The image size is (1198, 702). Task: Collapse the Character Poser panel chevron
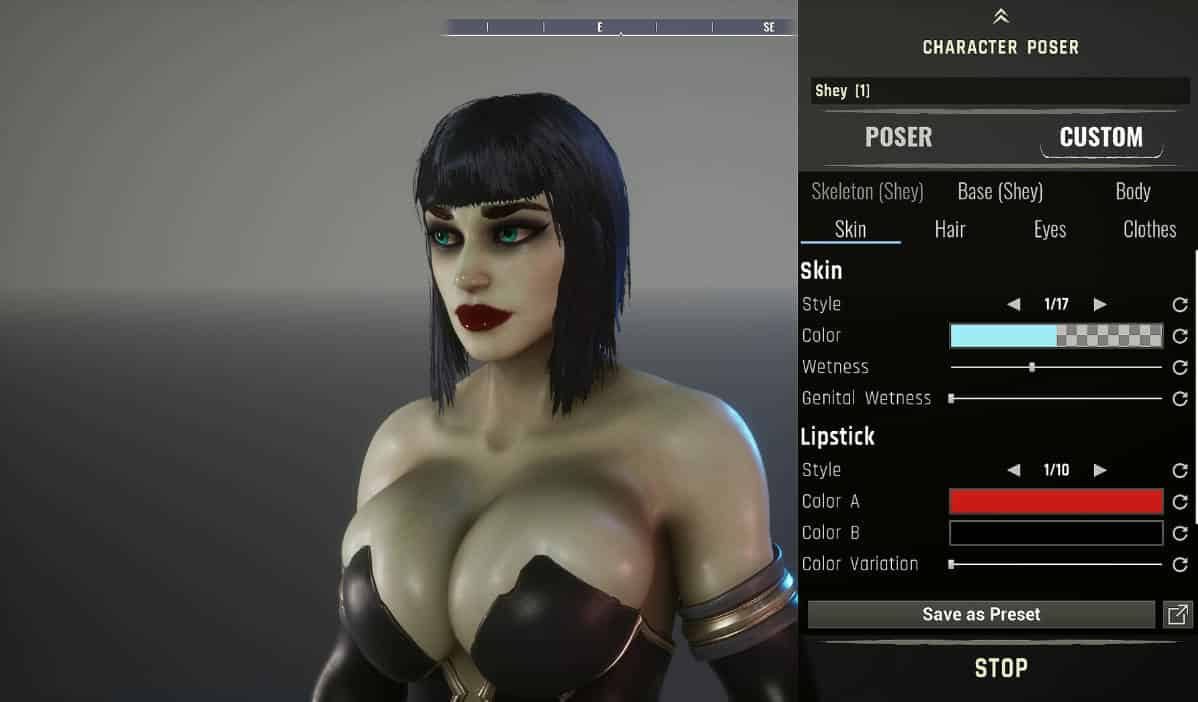point(1001,17)
